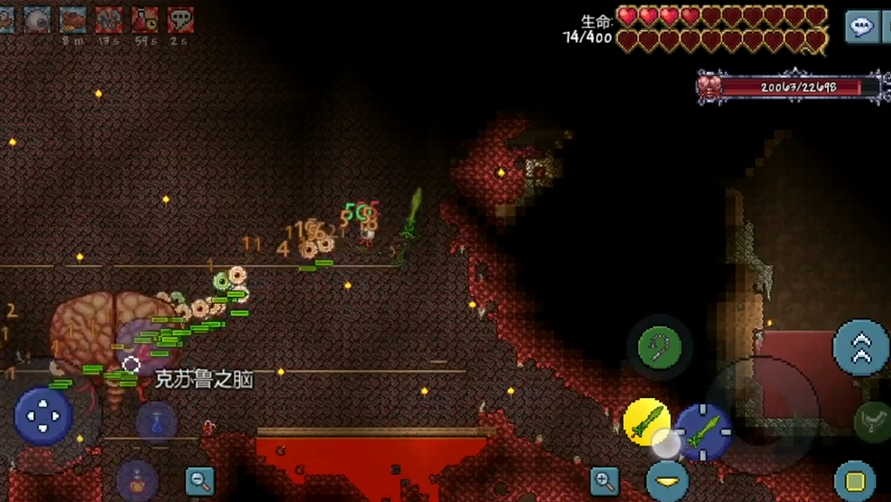Use the quick heal potion button
891x502 pixels.
(x=137, y=480)
